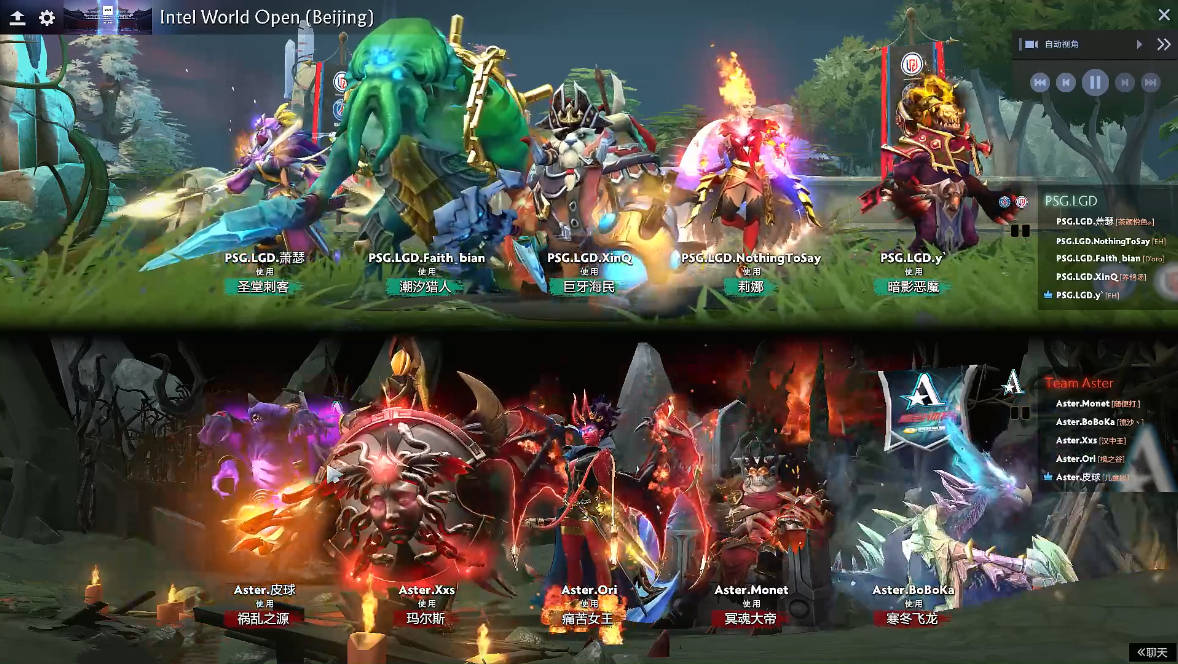Image resolution: width=1178 pixels, height=664 pixels.
Task: Collapse the replay panel with double arrows
Action: pyautogui.click(x=1163, y=45)
